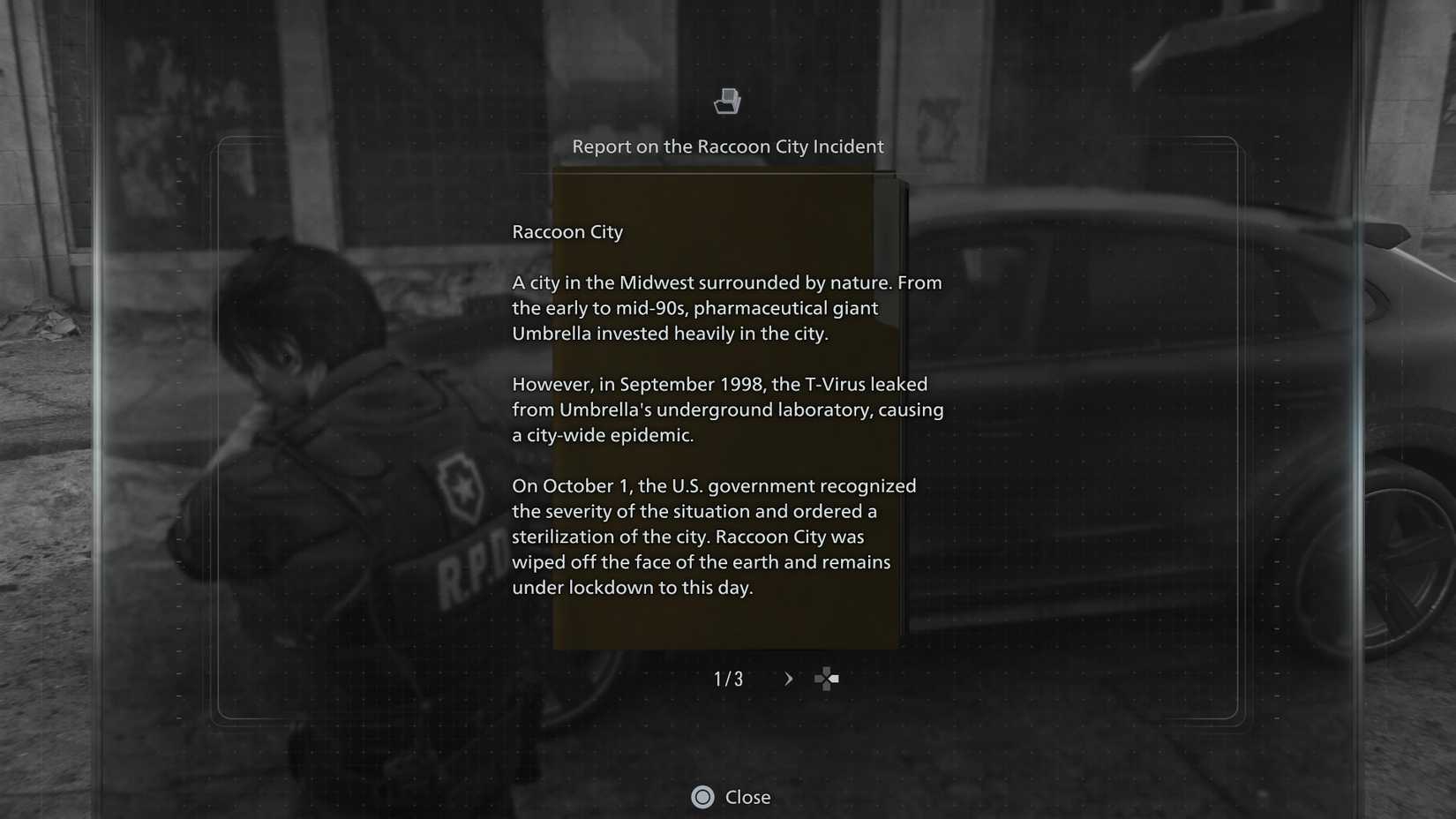Click the final line about the city lockdown
The height and width of the screenshot is (819, 1456).
pos(632,587)
